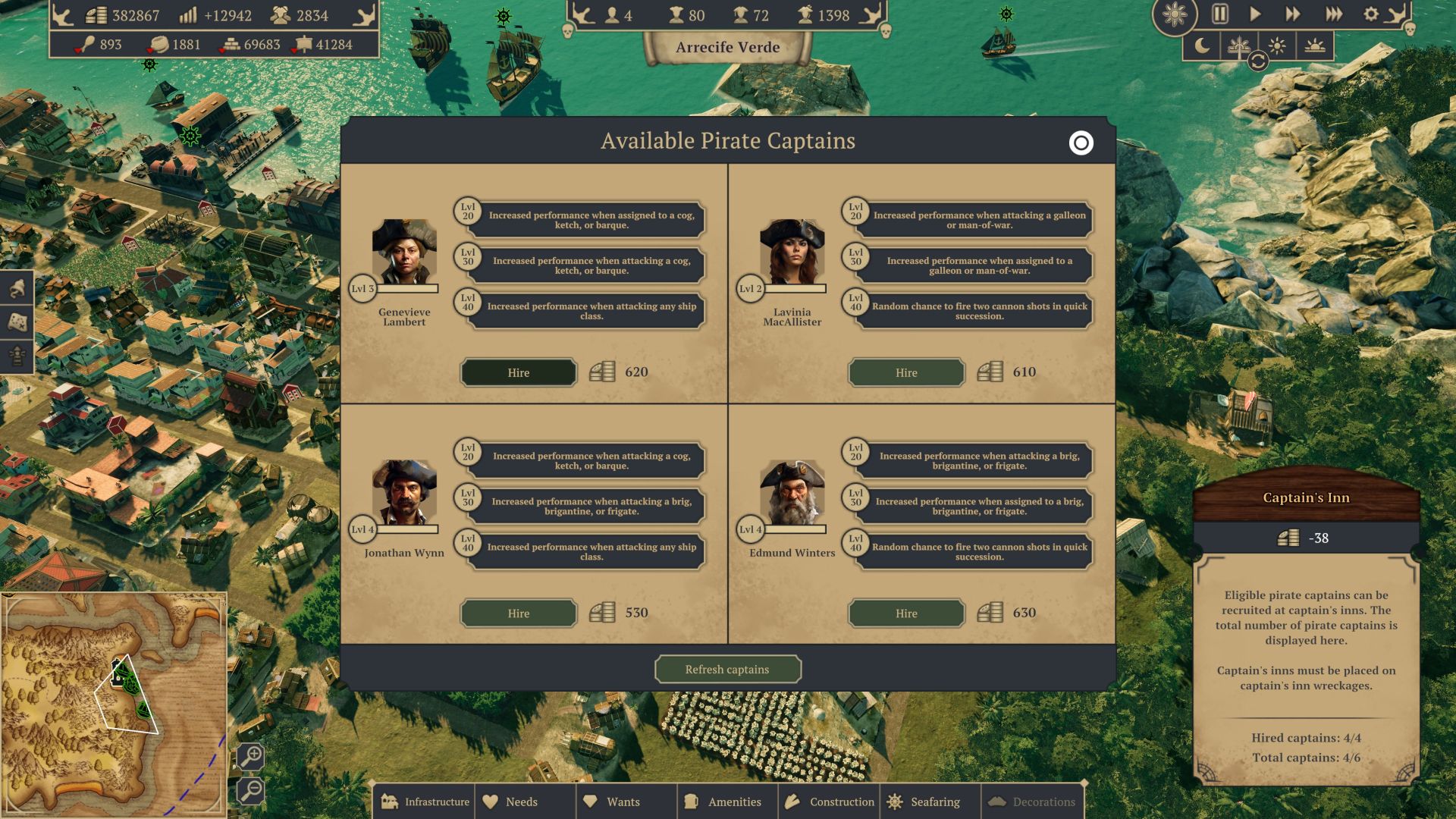Switch to the Seafaring tab
The width and height of the screenshot is (1456, 819).
tap(930, 802)
